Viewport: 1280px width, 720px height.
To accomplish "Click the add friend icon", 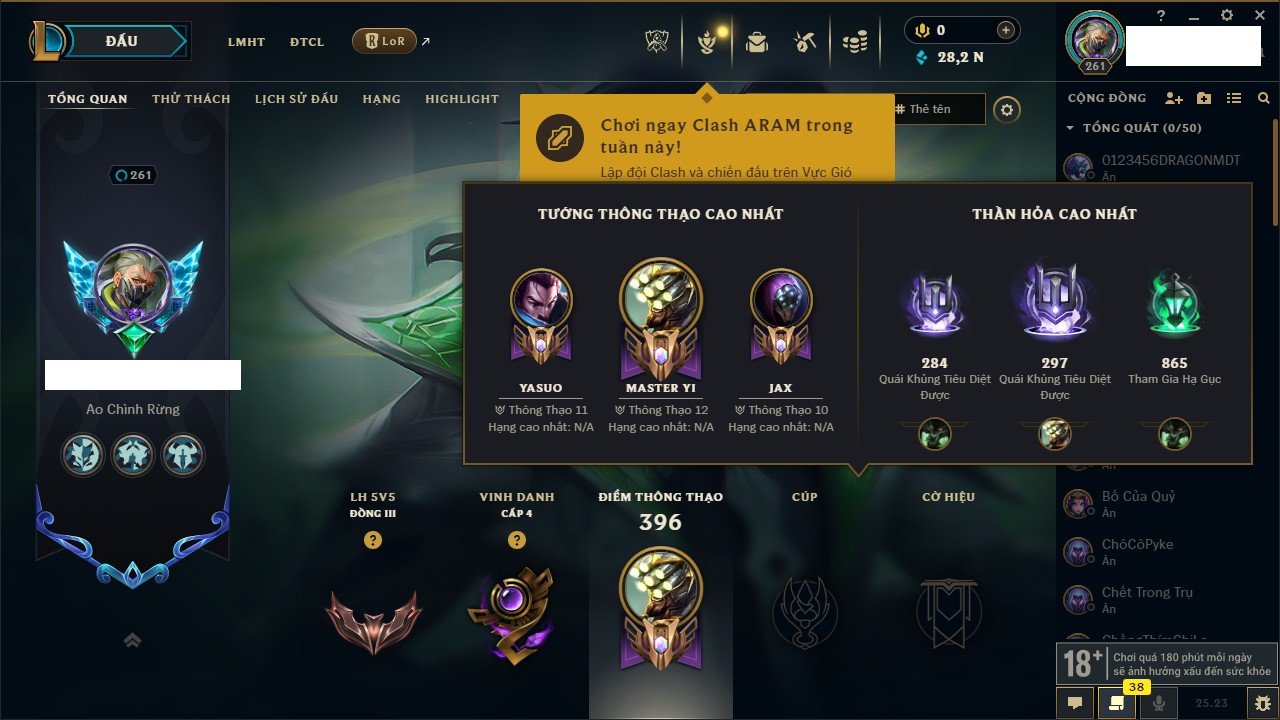I will click(x=1174, y=98).
